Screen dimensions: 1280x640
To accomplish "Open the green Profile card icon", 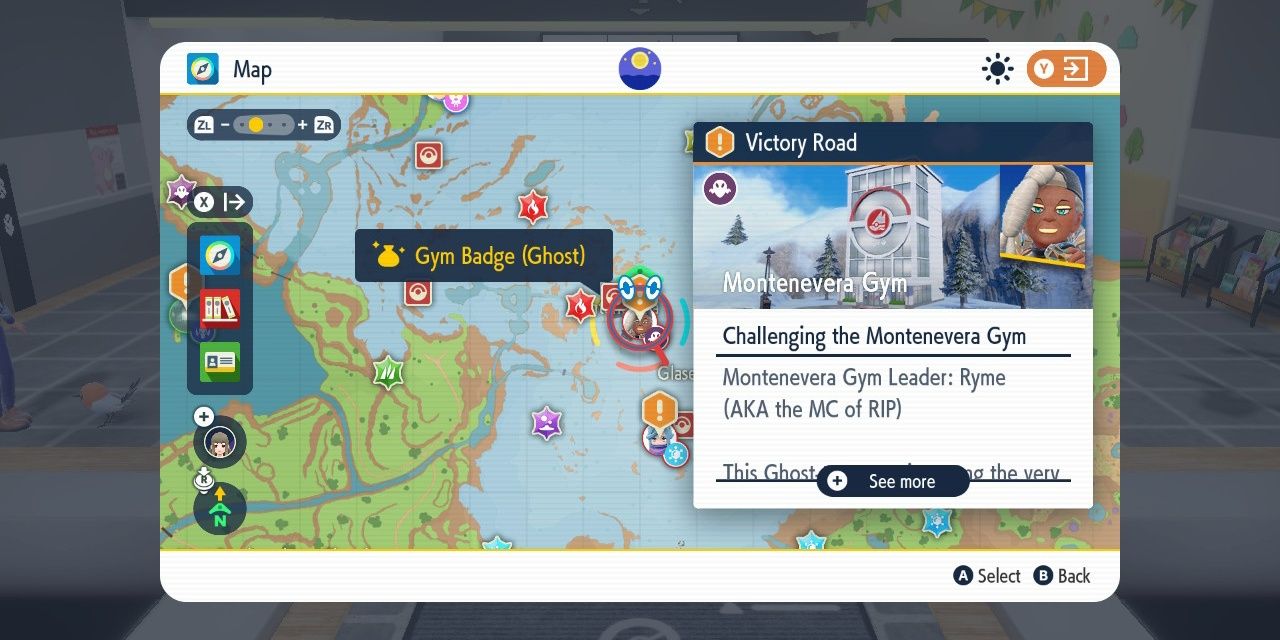I will point(220,361).
